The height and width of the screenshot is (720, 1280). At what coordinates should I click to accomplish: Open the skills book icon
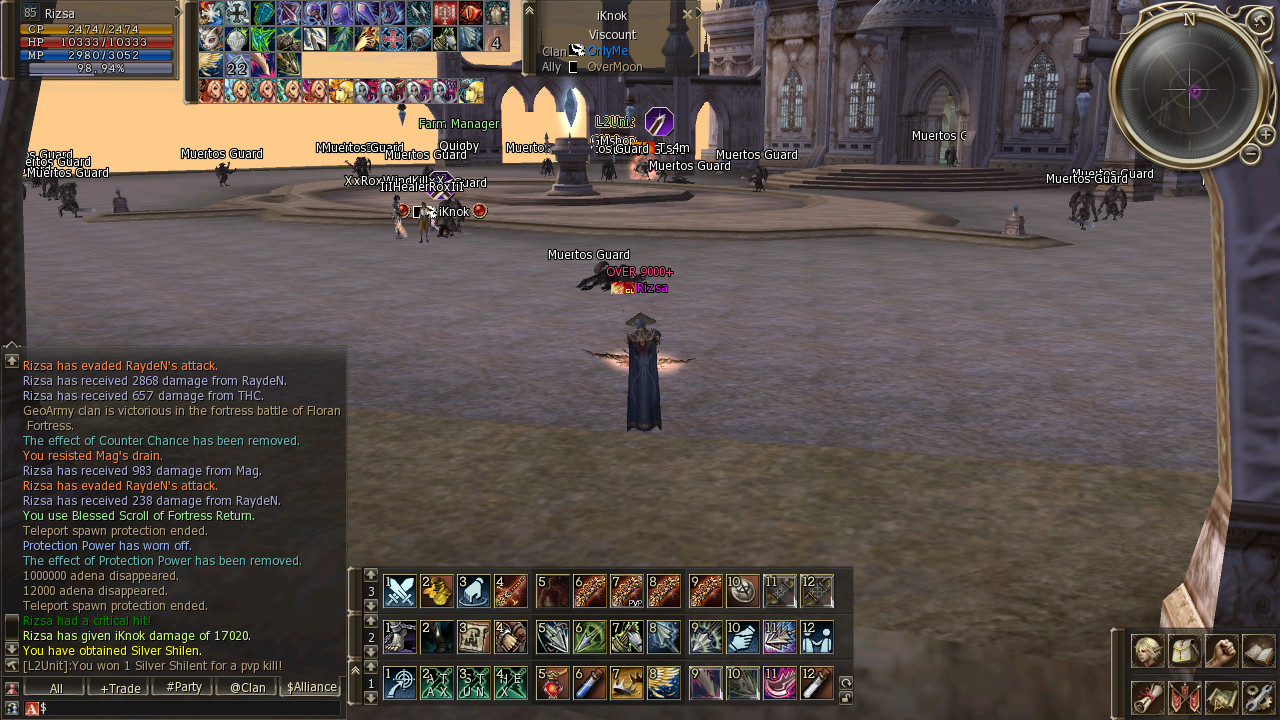click(1258, 651)
